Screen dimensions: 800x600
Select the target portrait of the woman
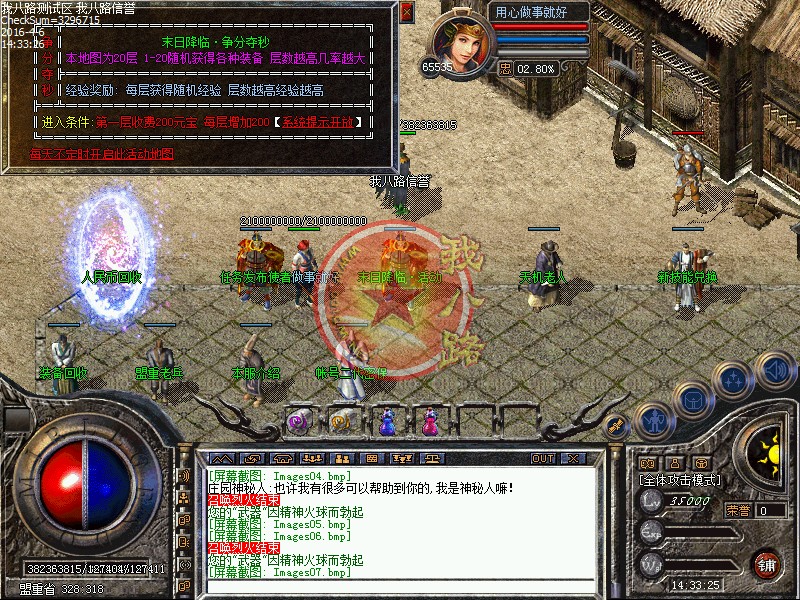coord(463,39)
